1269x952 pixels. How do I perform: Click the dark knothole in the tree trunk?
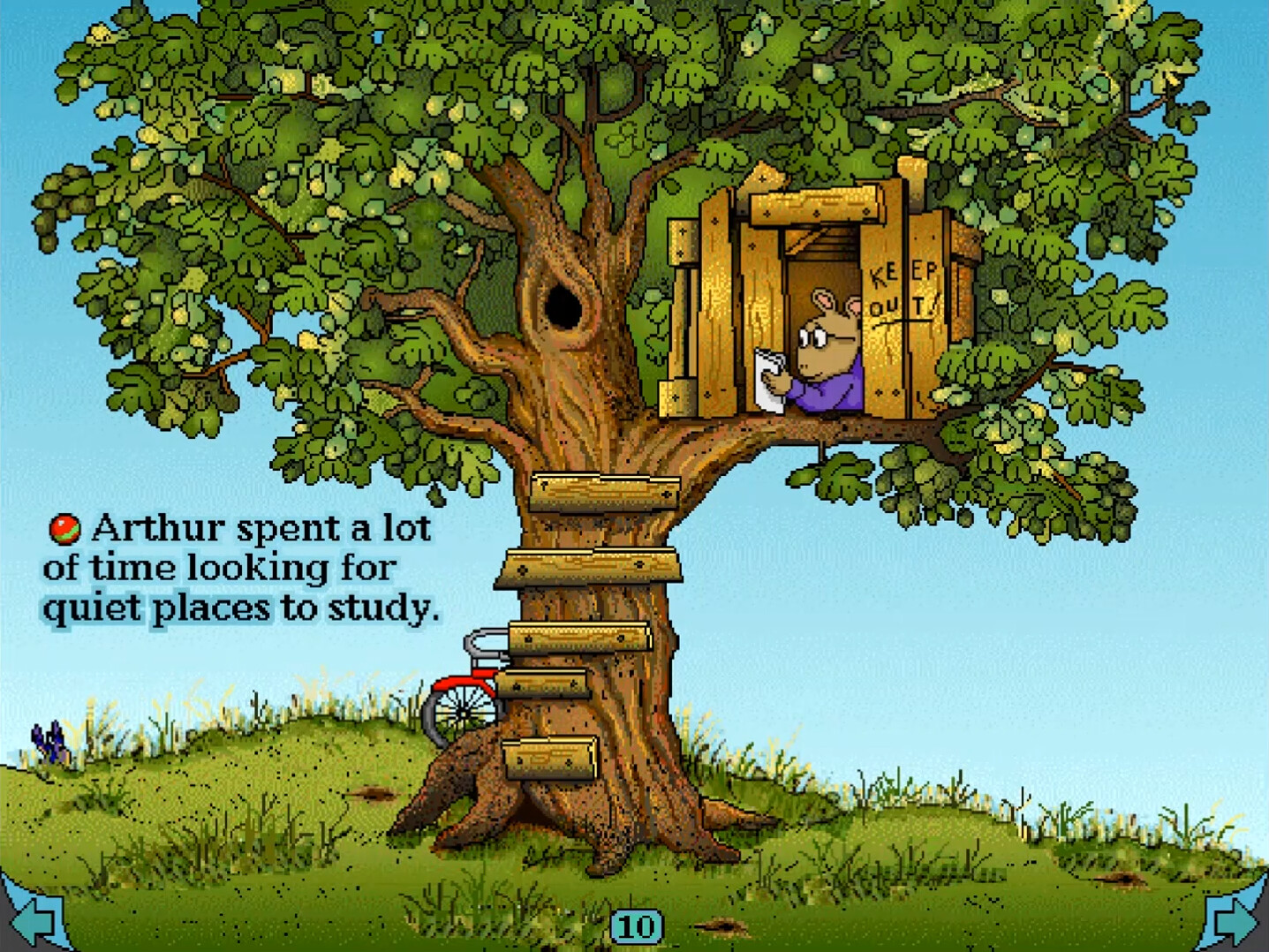pyautogui.click(x=565, y=305)
